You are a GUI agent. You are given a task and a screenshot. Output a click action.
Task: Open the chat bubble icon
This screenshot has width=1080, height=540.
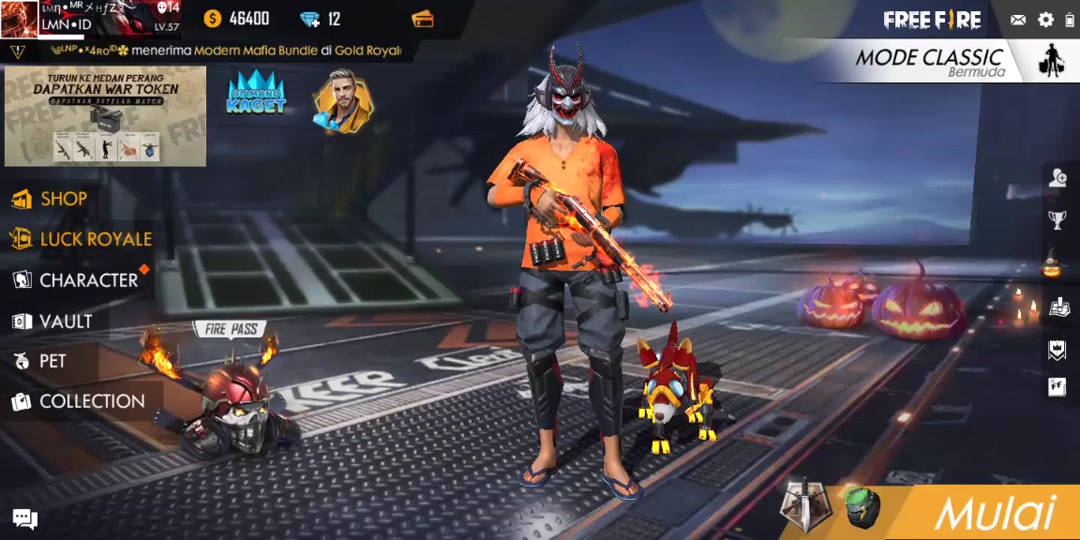[25, 518]
